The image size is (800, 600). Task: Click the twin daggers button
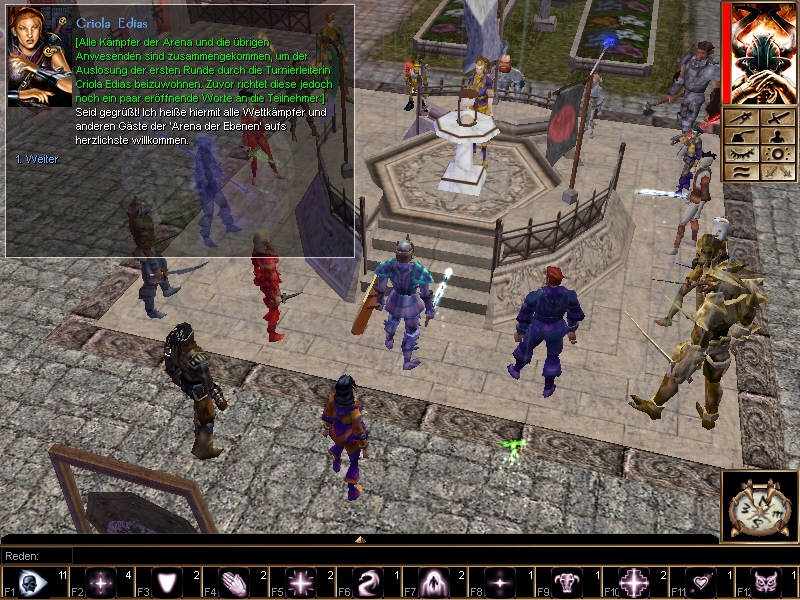pyautogui.click(x=776, y=172)
